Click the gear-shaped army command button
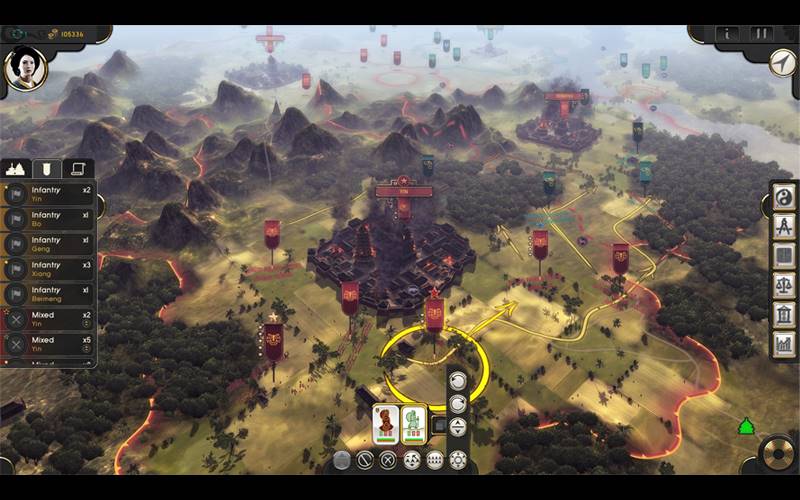800x500 pixels. pyautogui.click(x=459, y=460)
